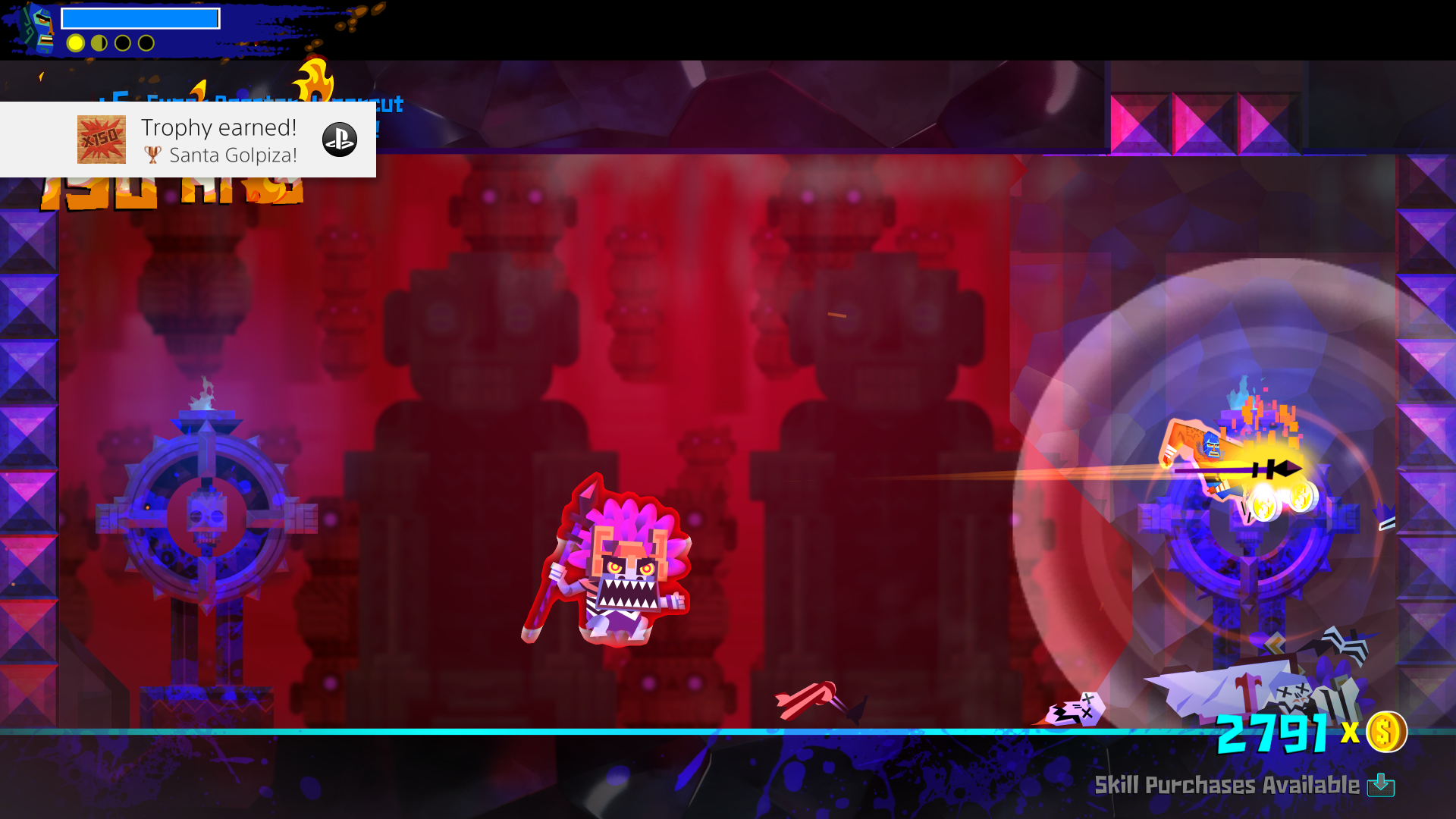
Task: Click the blue health bar
Action: pos(140,17)
